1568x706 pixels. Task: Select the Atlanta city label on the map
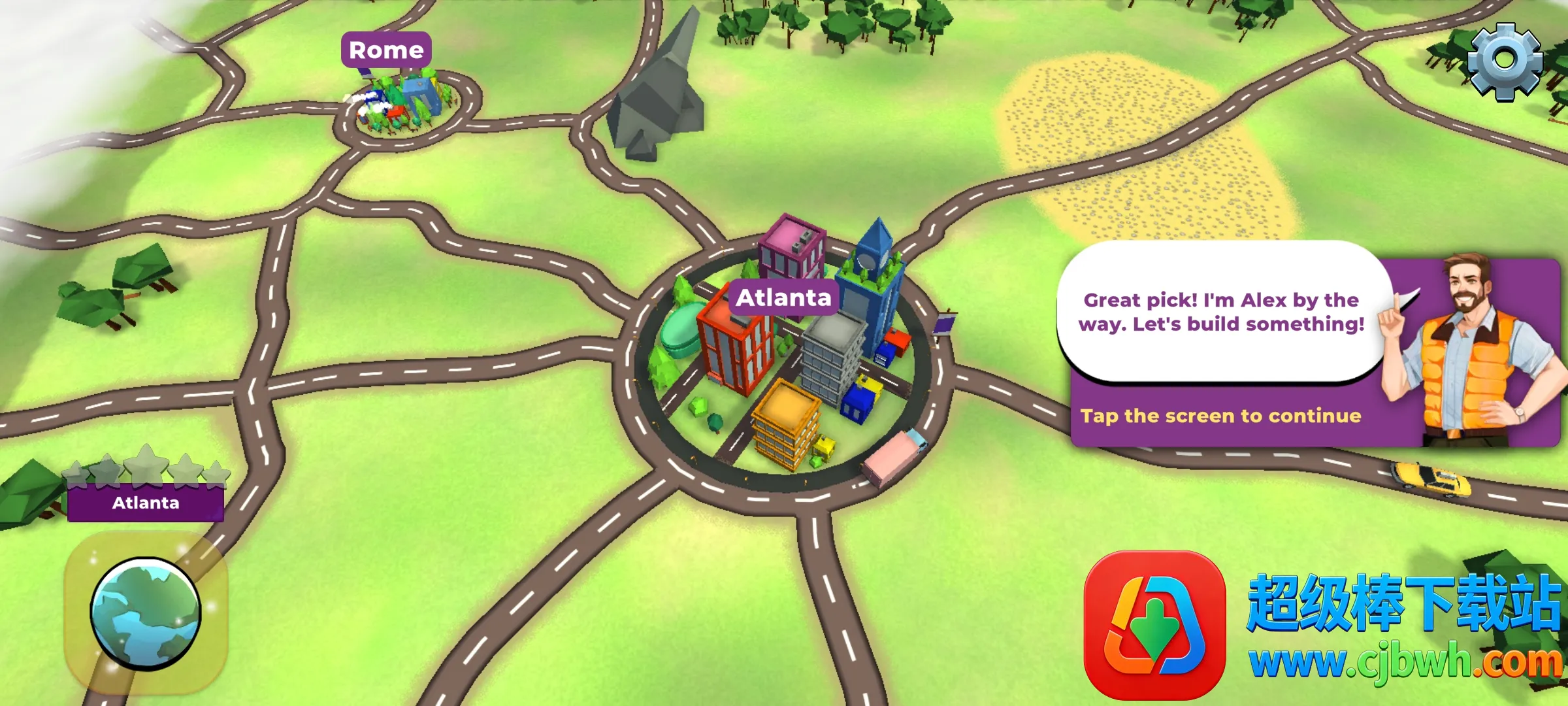[783, 298]
